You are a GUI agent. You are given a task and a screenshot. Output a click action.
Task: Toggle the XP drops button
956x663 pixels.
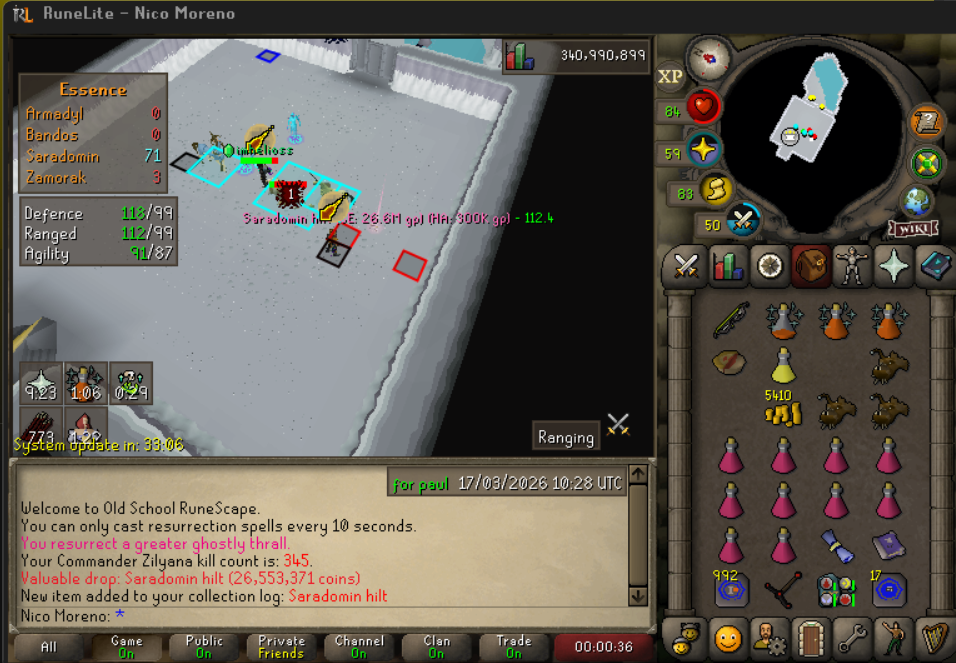(670, 76)
